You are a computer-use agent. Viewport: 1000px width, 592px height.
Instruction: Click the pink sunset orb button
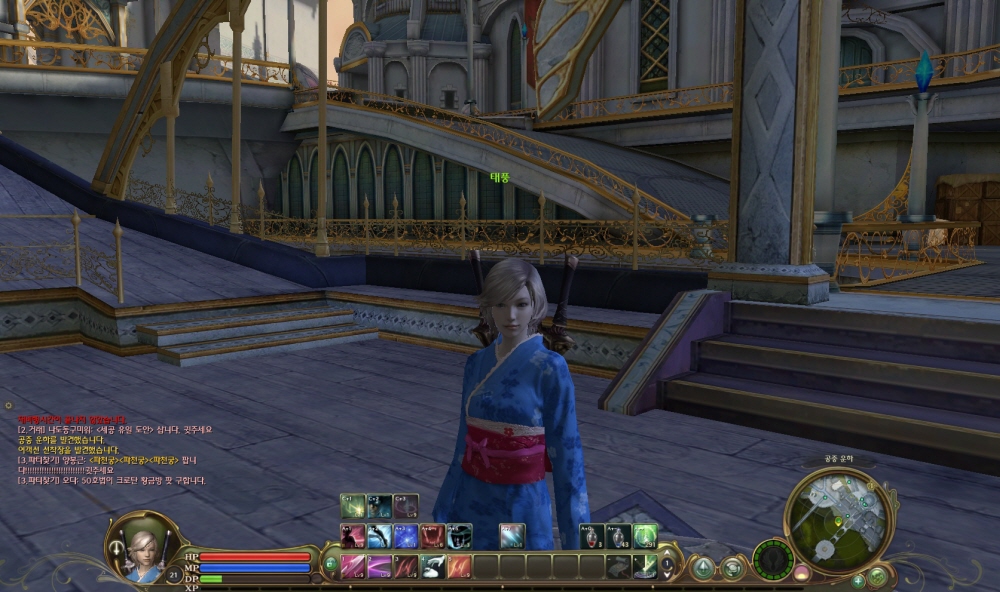[x=801, y=573]
